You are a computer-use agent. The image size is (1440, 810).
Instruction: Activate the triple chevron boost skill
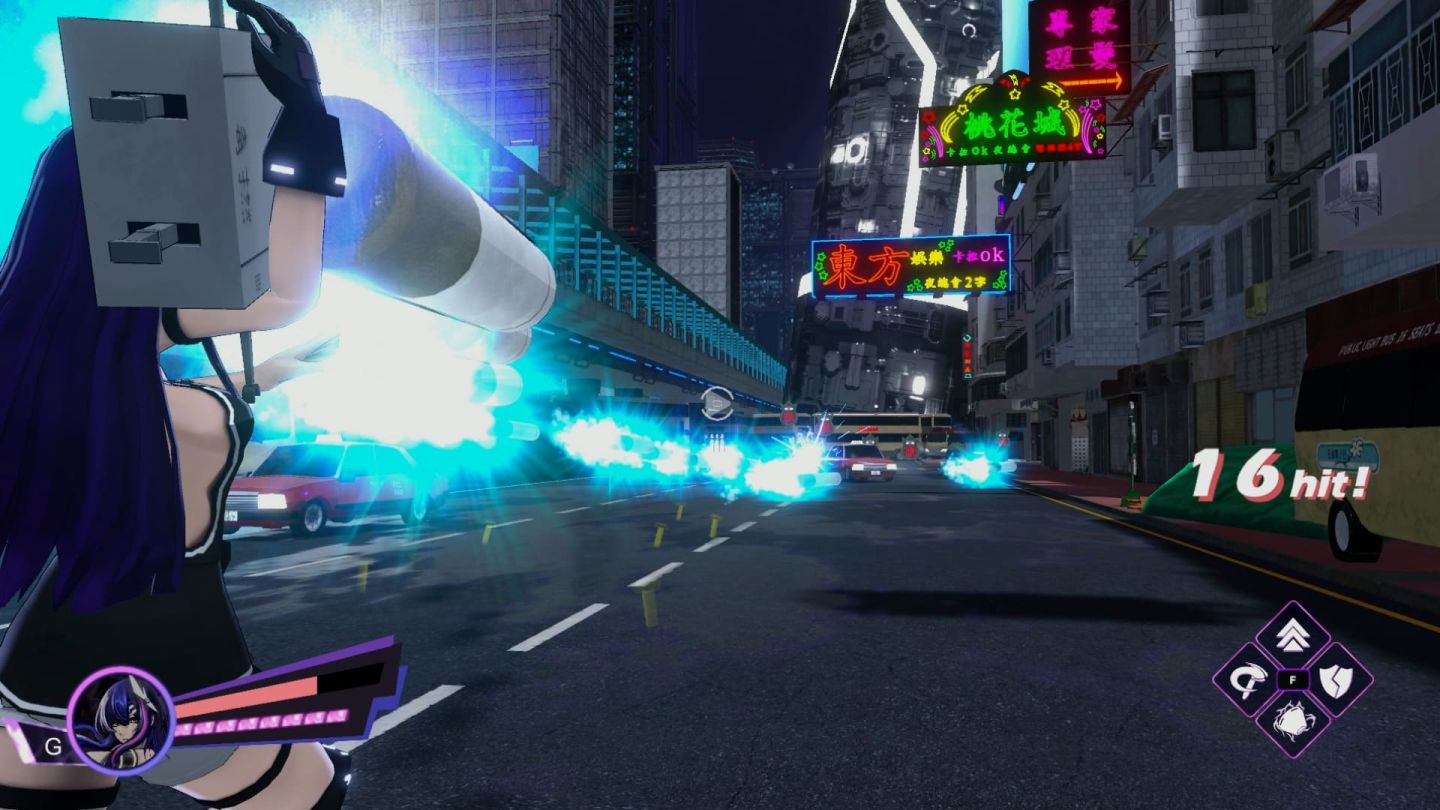tap(1292, 636)
